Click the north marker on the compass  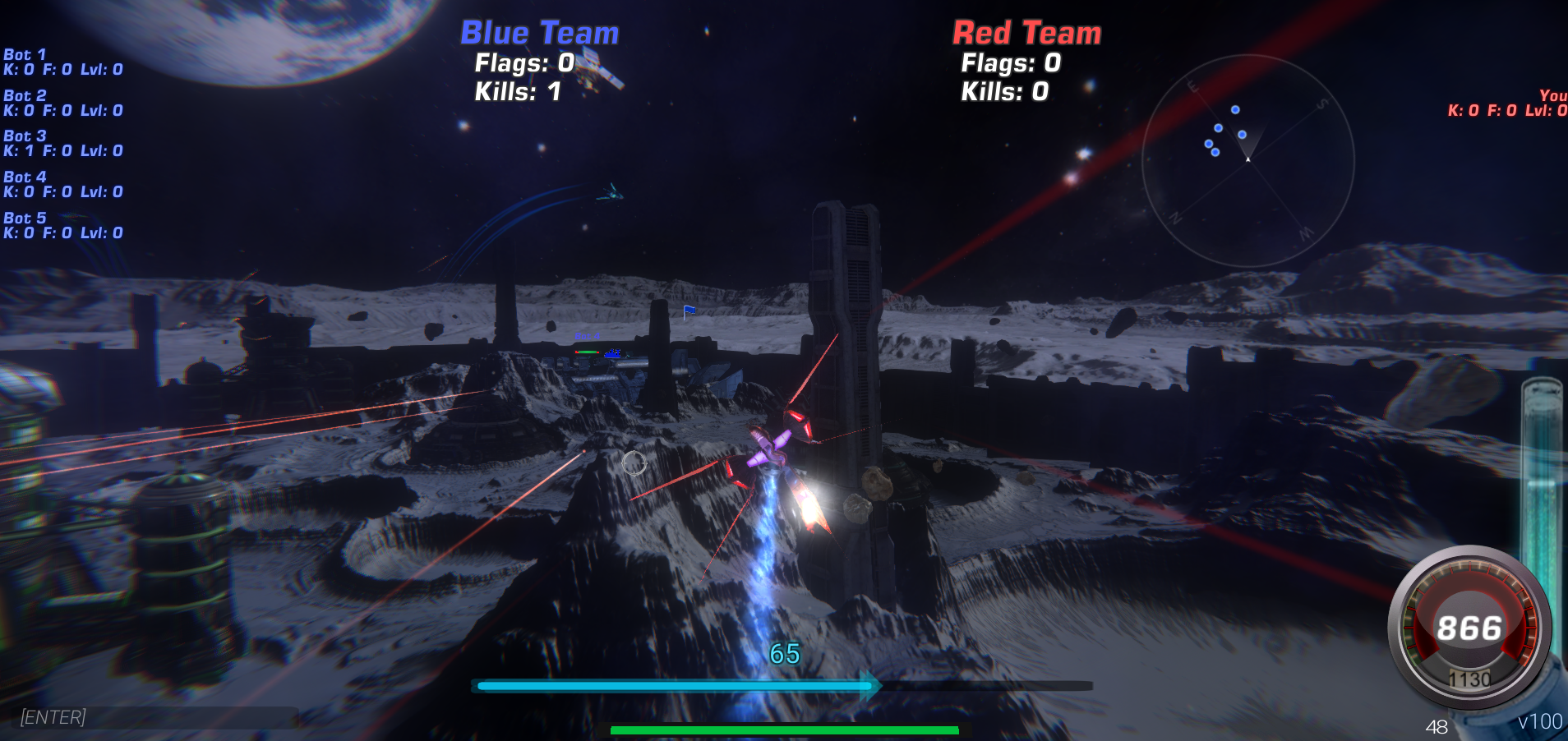1178,216
